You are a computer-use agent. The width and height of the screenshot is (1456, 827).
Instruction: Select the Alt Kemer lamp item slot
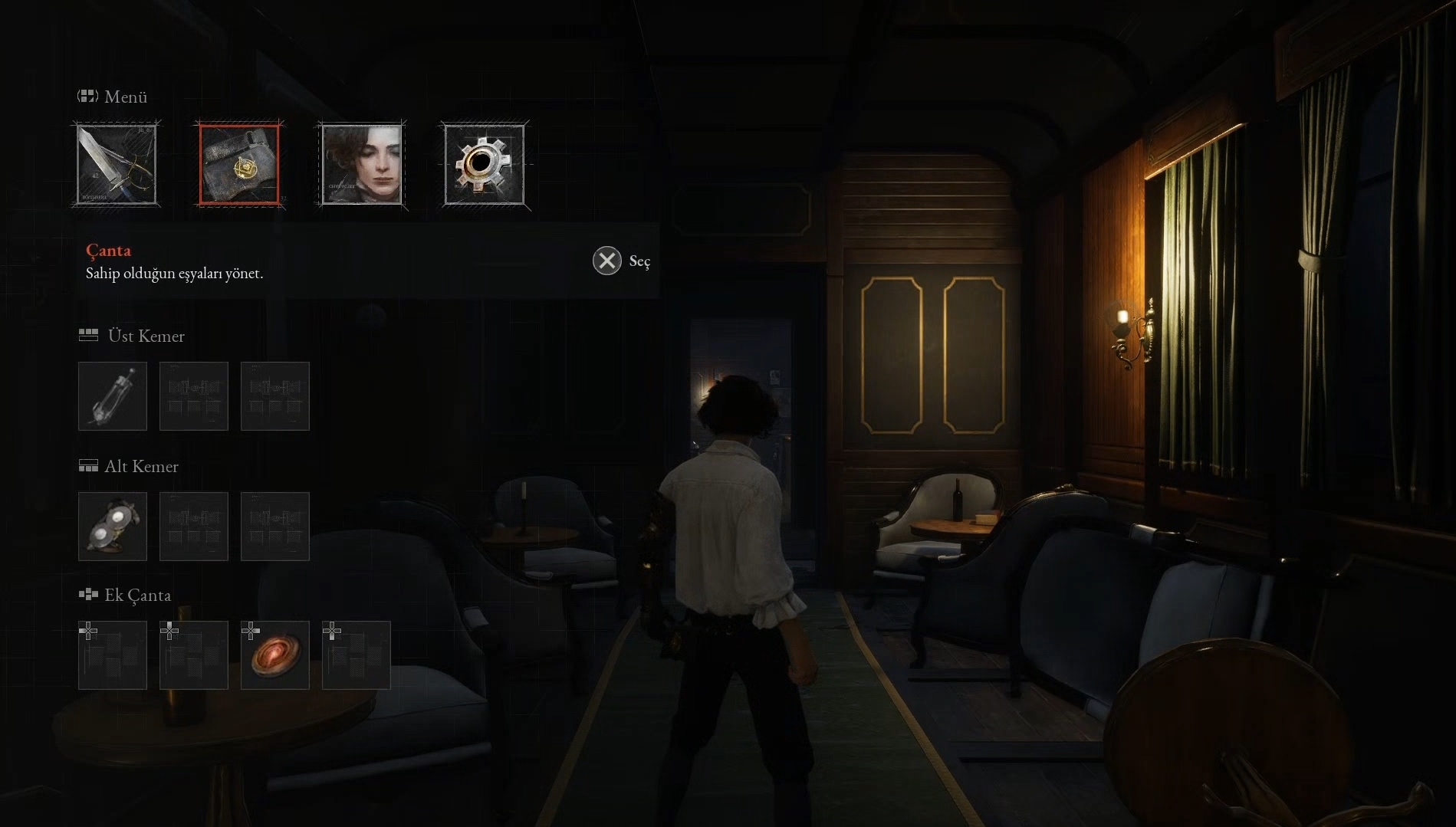tap(113, 527)
